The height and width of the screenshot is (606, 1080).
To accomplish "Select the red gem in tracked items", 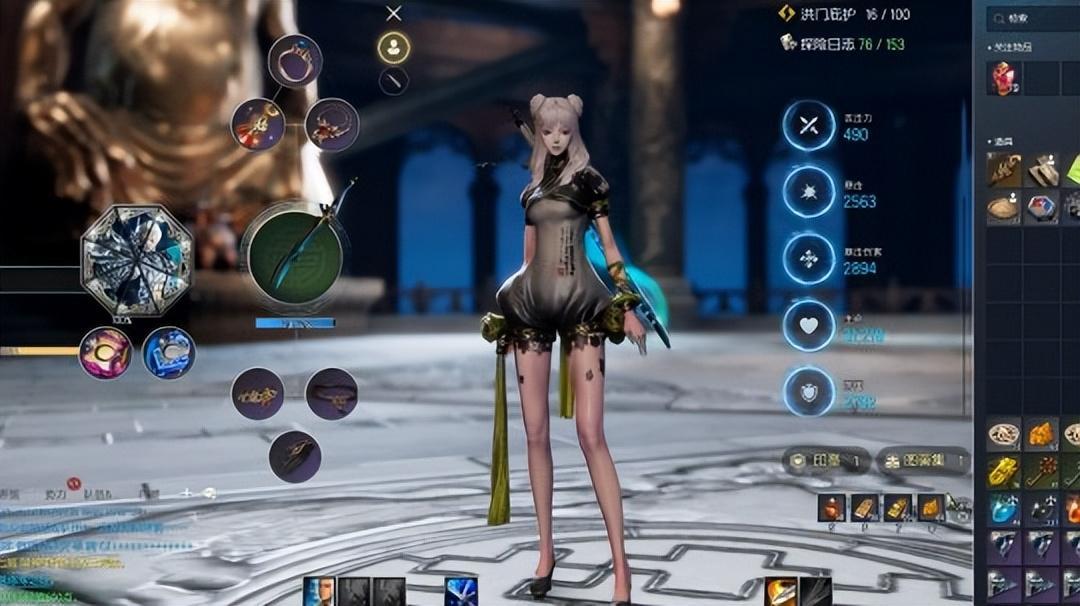I will (1003, 78).
